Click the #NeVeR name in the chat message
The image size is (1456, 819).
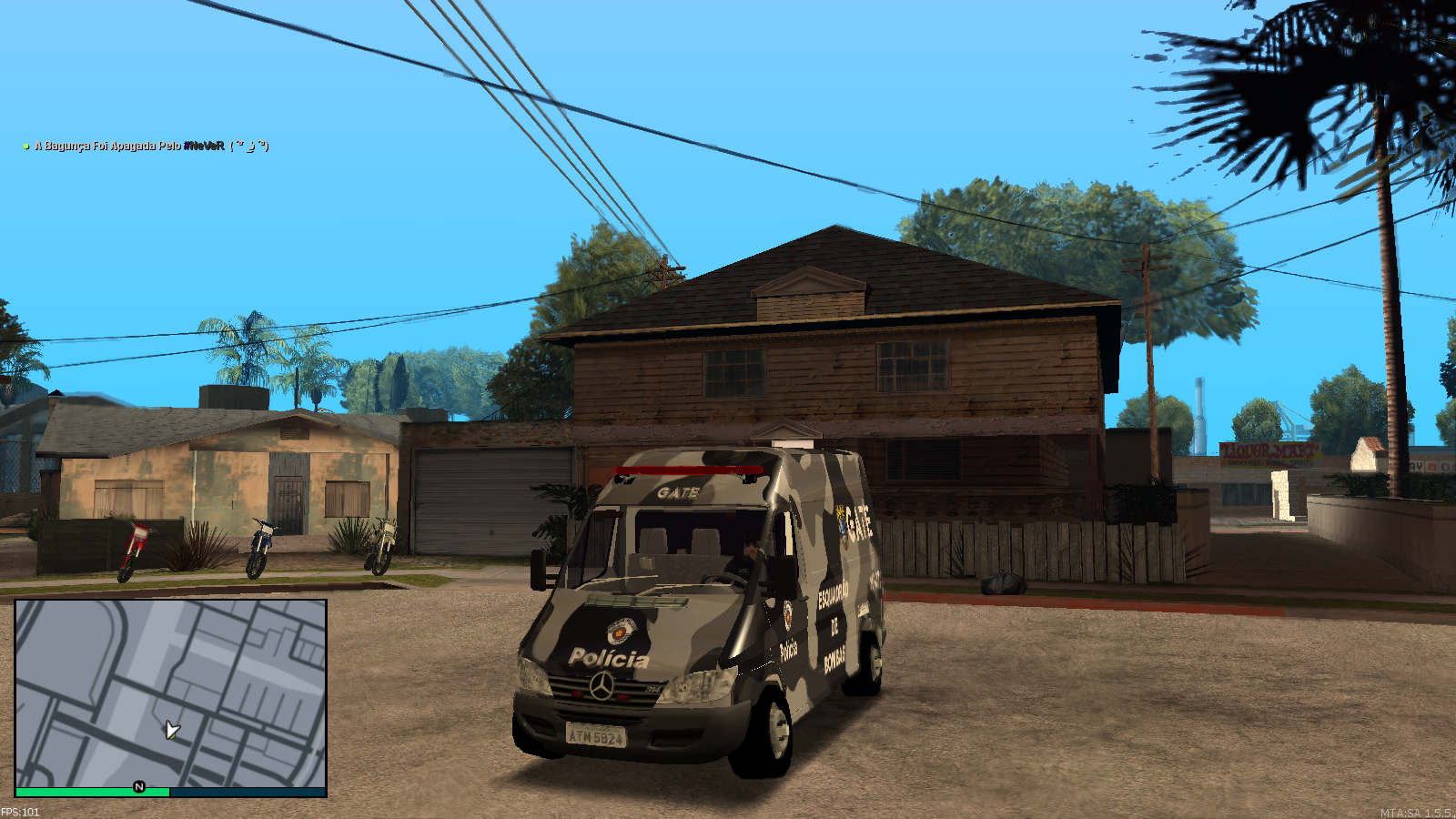pos(205,145)
